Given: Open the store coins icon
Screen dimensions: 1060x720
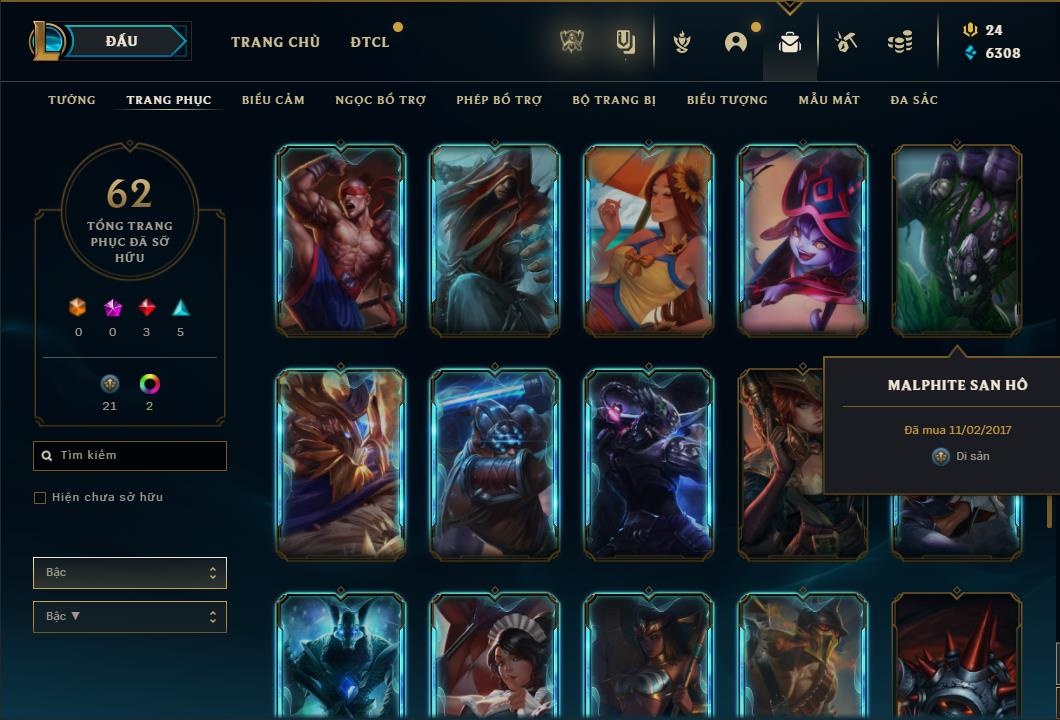Looking at the screenshot, I should tap(900, 42).
